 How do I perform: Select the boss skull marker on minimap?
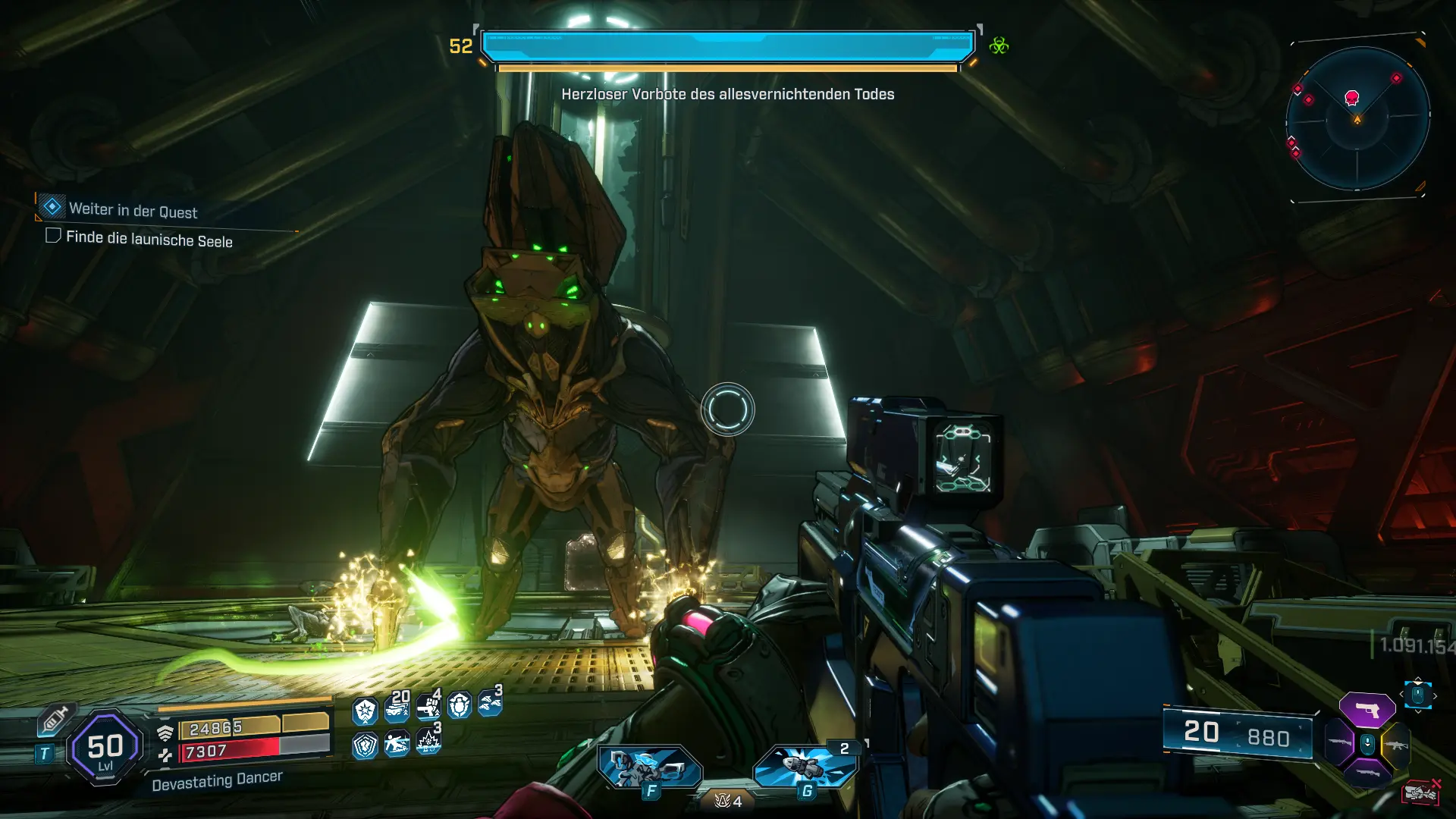click(x=1351, y=97)
